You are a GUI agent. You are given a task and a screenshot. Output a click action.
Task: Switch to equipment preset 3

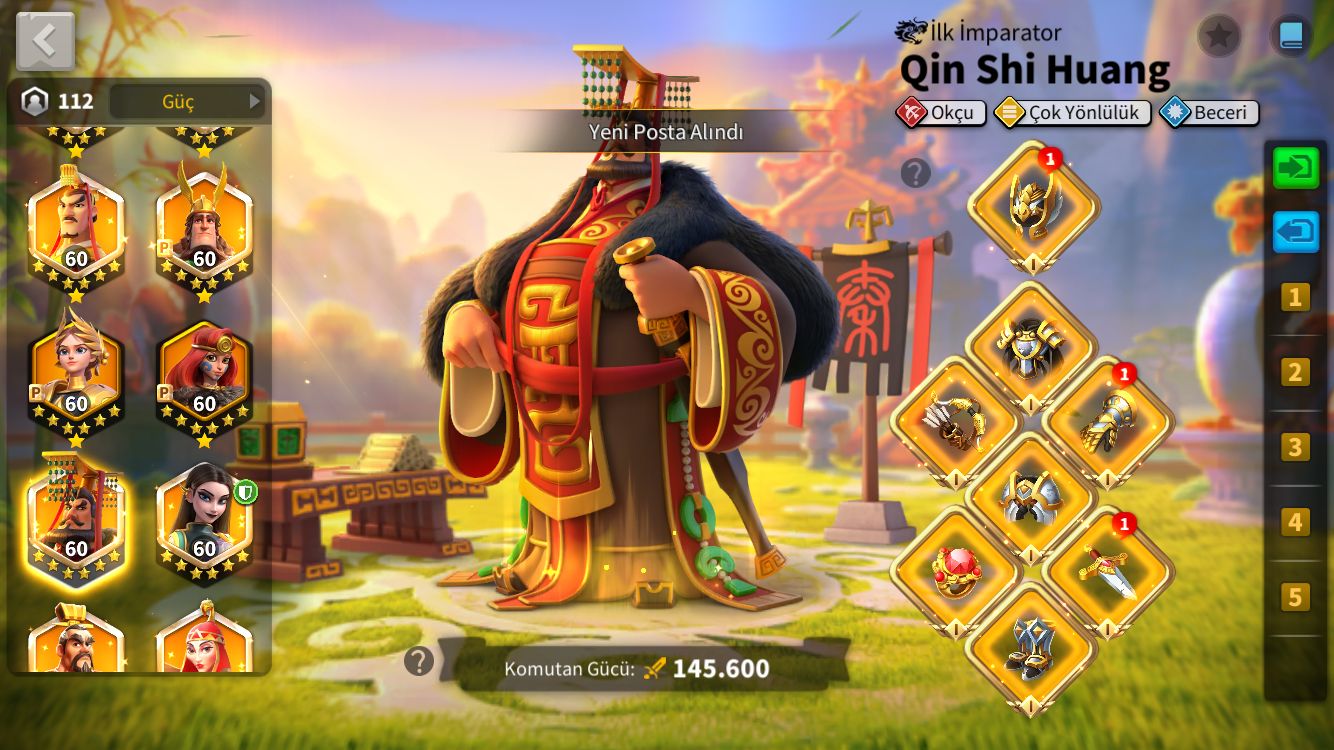click(x=1295, y=447)
